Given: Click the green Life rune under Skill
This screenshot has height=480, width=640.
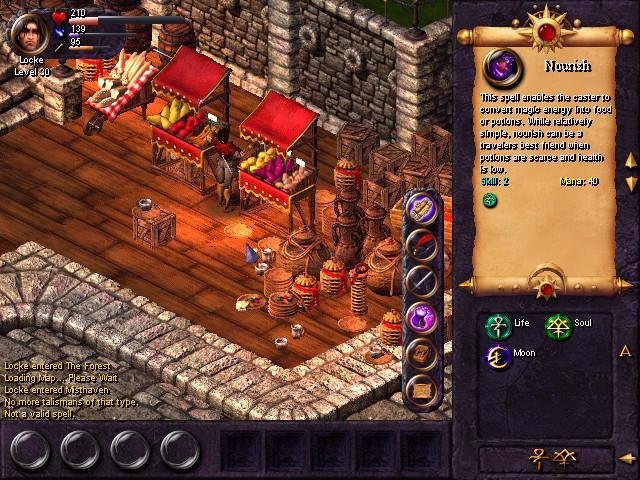Looking at the screenshot, I should point(490,200).
